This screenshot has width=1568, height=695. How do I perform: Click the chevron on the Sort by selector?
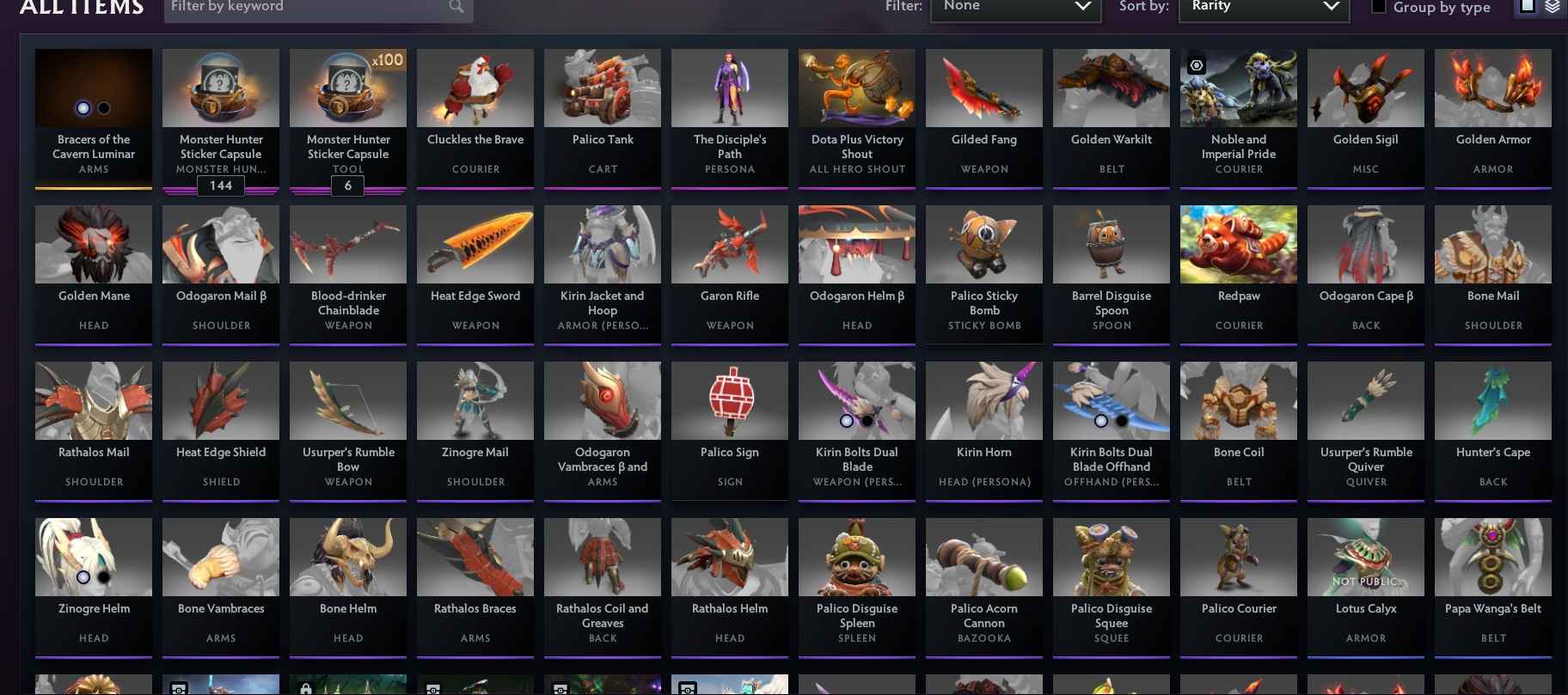(x=1332, y=7)
